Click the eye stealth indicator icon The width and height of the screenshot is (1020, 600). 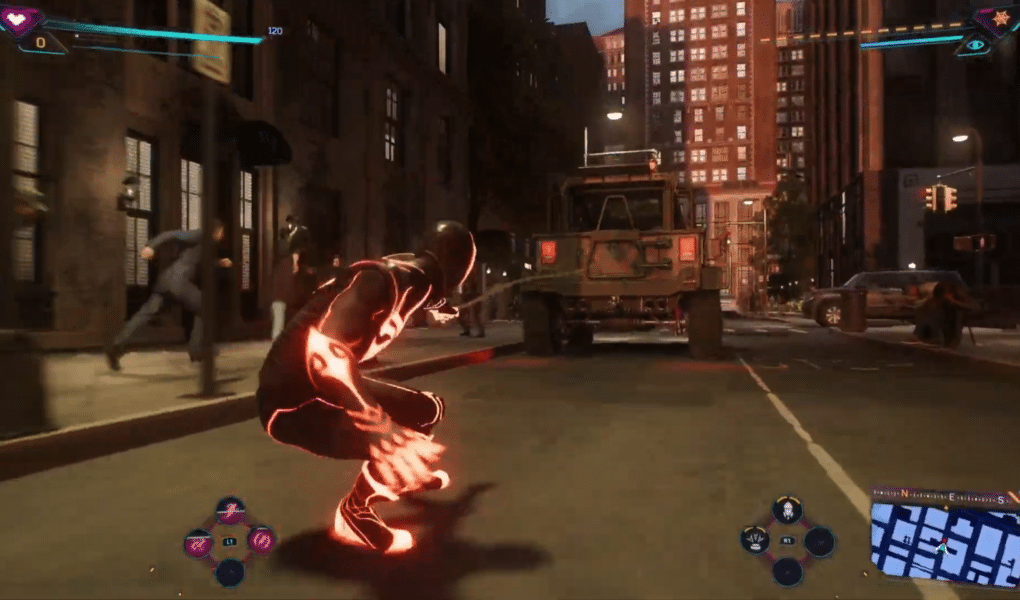tap(974, 46)
